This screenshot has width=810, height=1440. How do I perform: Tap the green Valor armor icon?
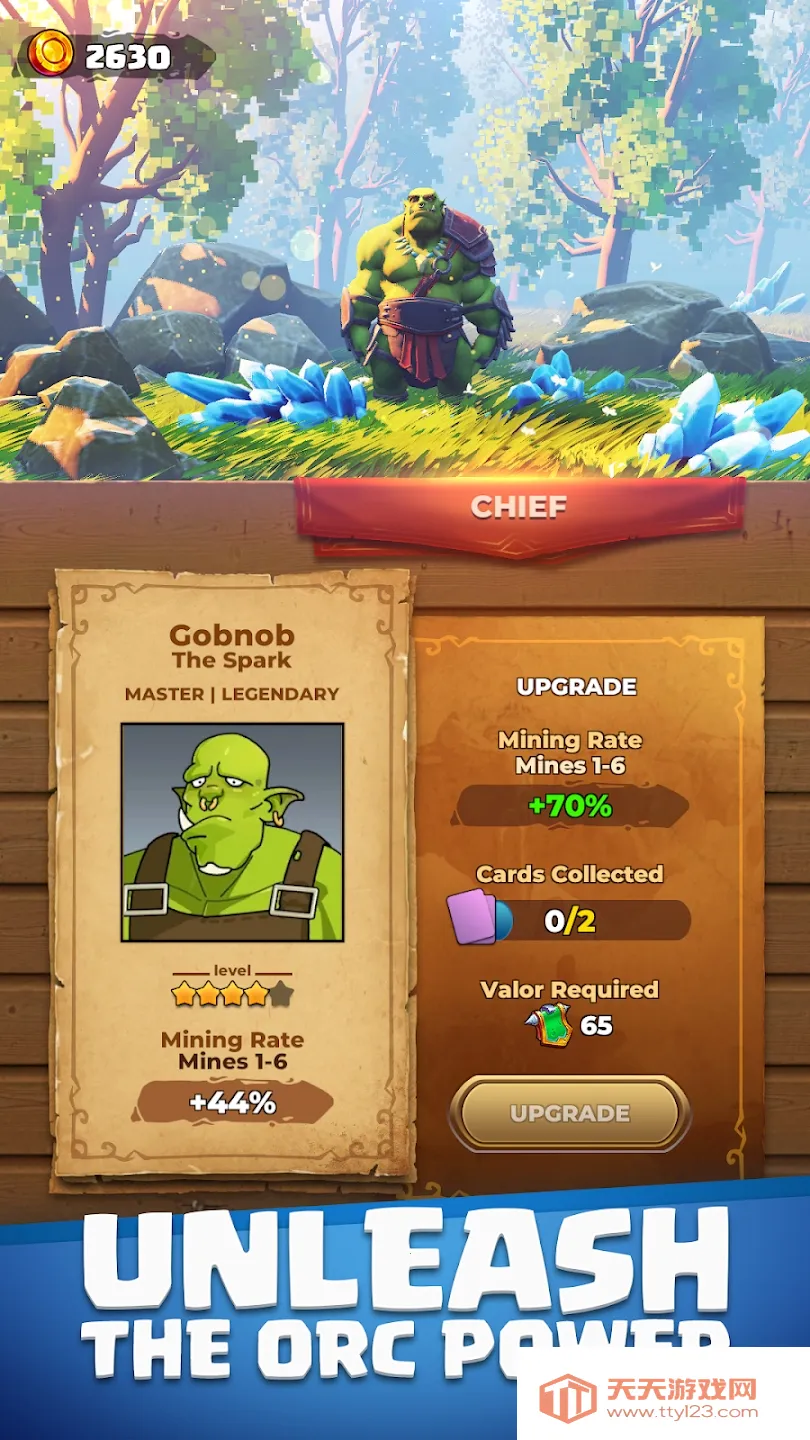pyautogui.click(x=551, y=1026)
